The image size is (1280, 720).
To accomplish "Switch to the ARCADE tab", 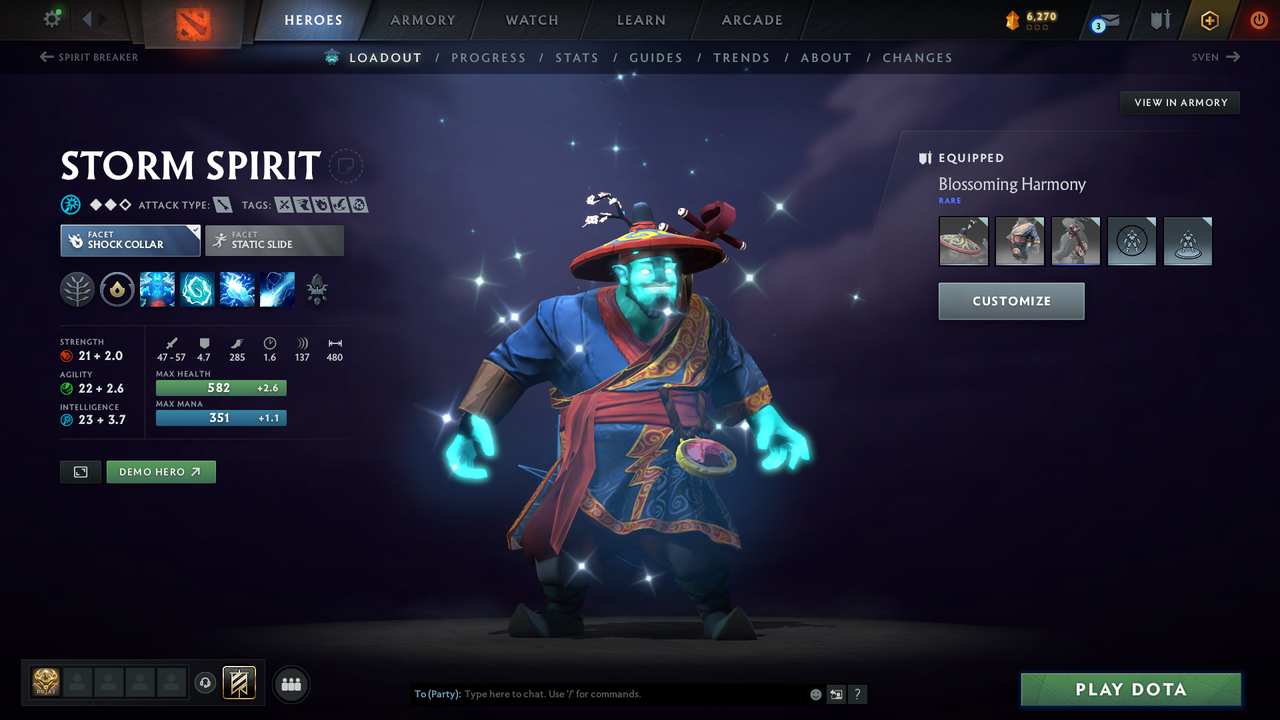I will pos(751,20).
